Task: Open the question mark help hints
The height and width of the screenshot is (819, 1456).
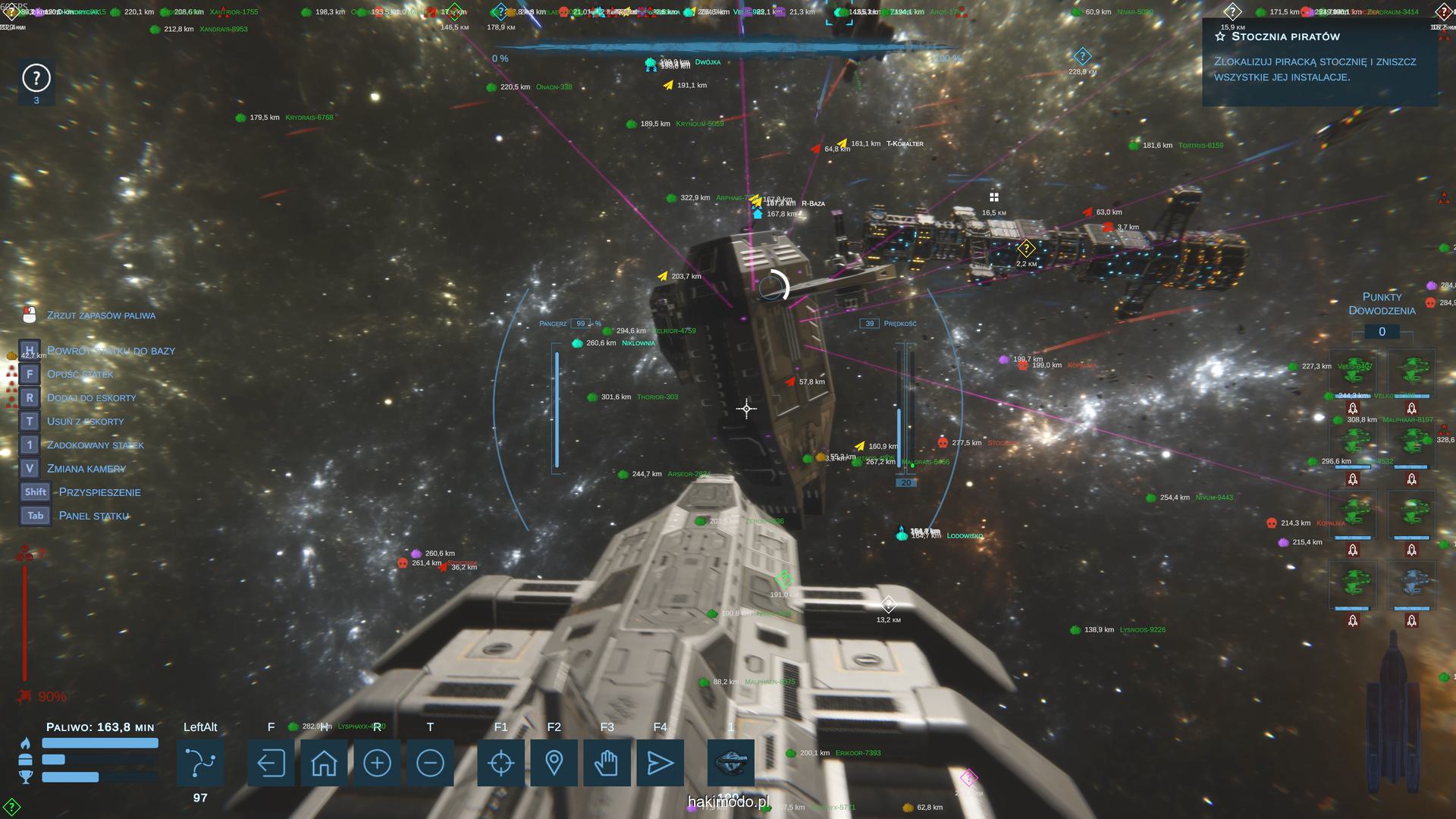Action: tap(36, 78)
